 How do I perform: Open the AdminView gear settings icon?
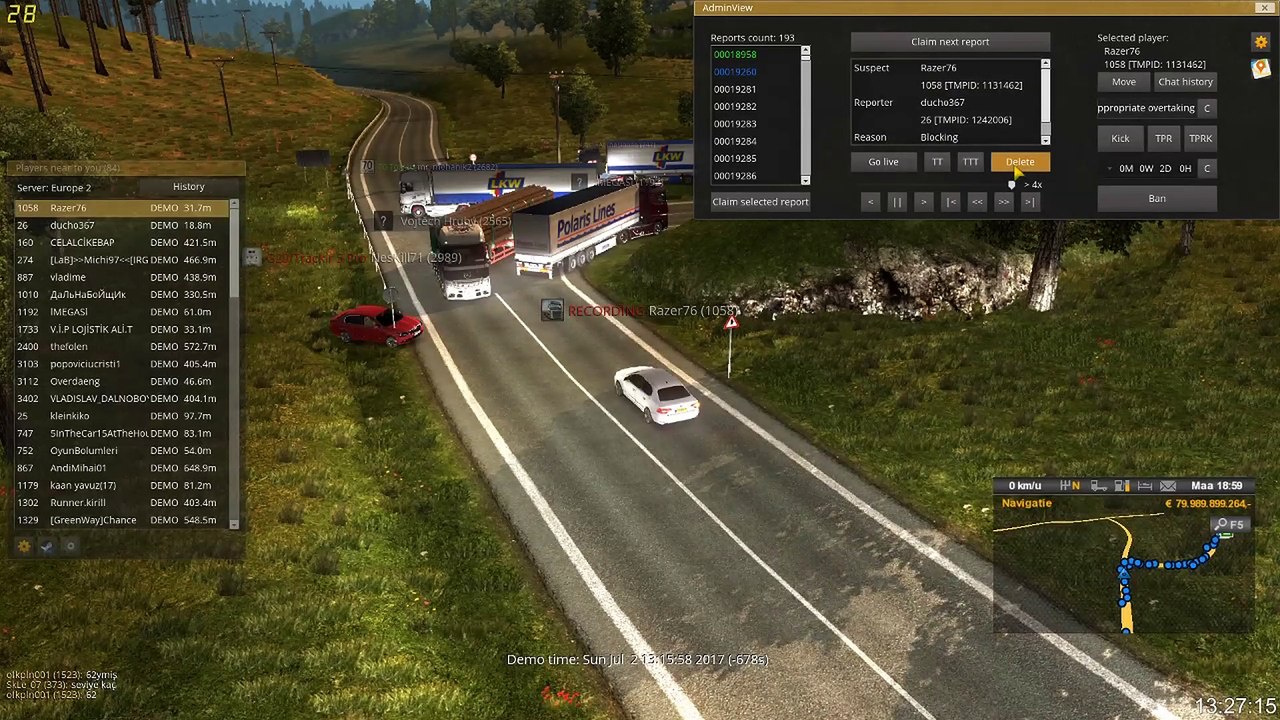pyautogui.click(x=1261, y=42)
